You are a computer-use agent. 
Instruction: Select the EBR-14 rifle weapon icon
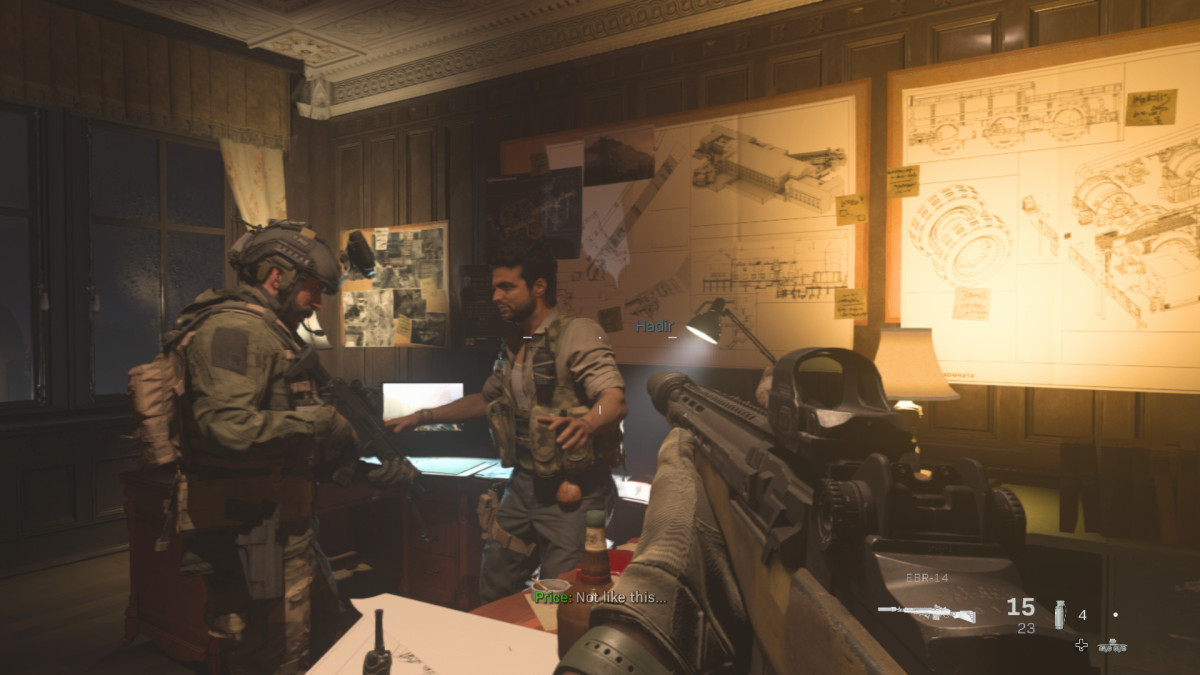[x=926, y=613]
